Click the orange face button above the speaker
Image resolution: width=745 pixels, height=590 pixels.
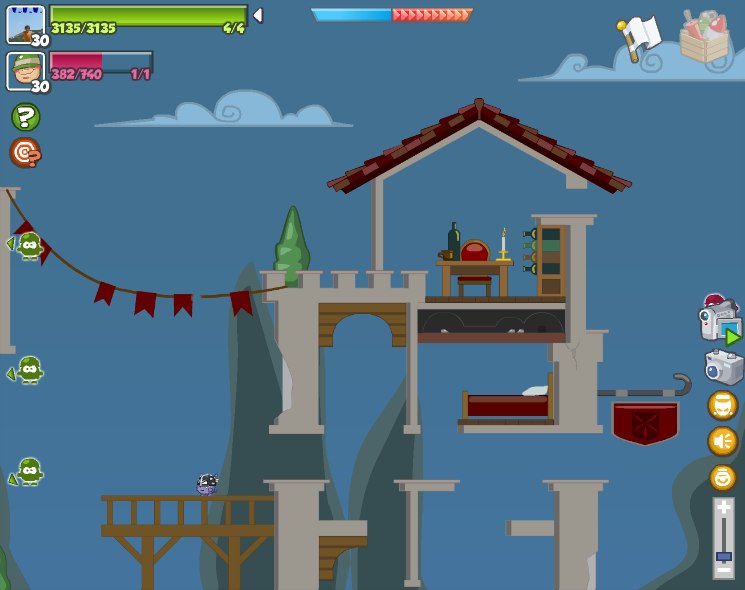point(722,405)
